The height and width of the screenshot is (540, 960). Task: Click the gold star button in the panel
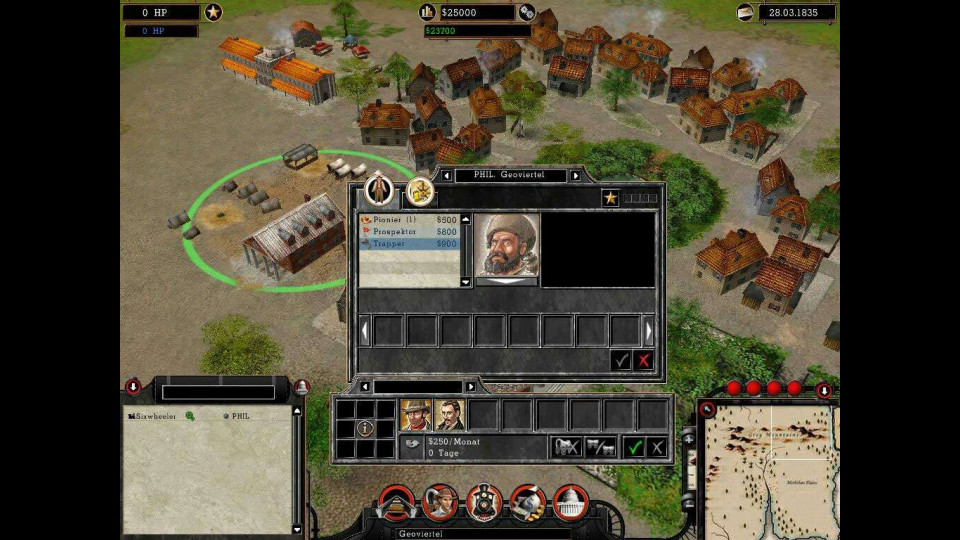tap(610, 198)
